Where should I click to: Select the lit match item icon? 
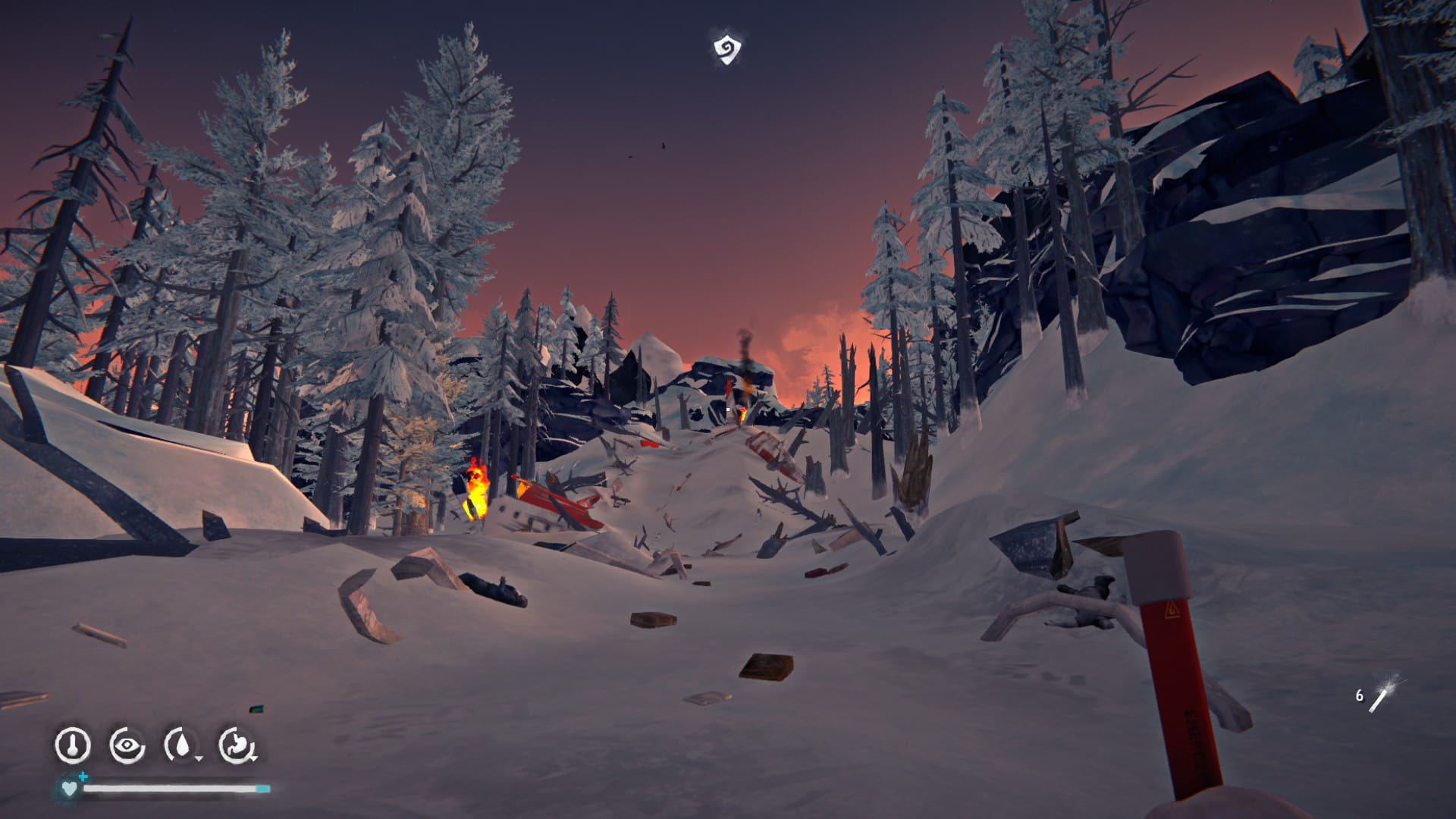click(1383, 694)
